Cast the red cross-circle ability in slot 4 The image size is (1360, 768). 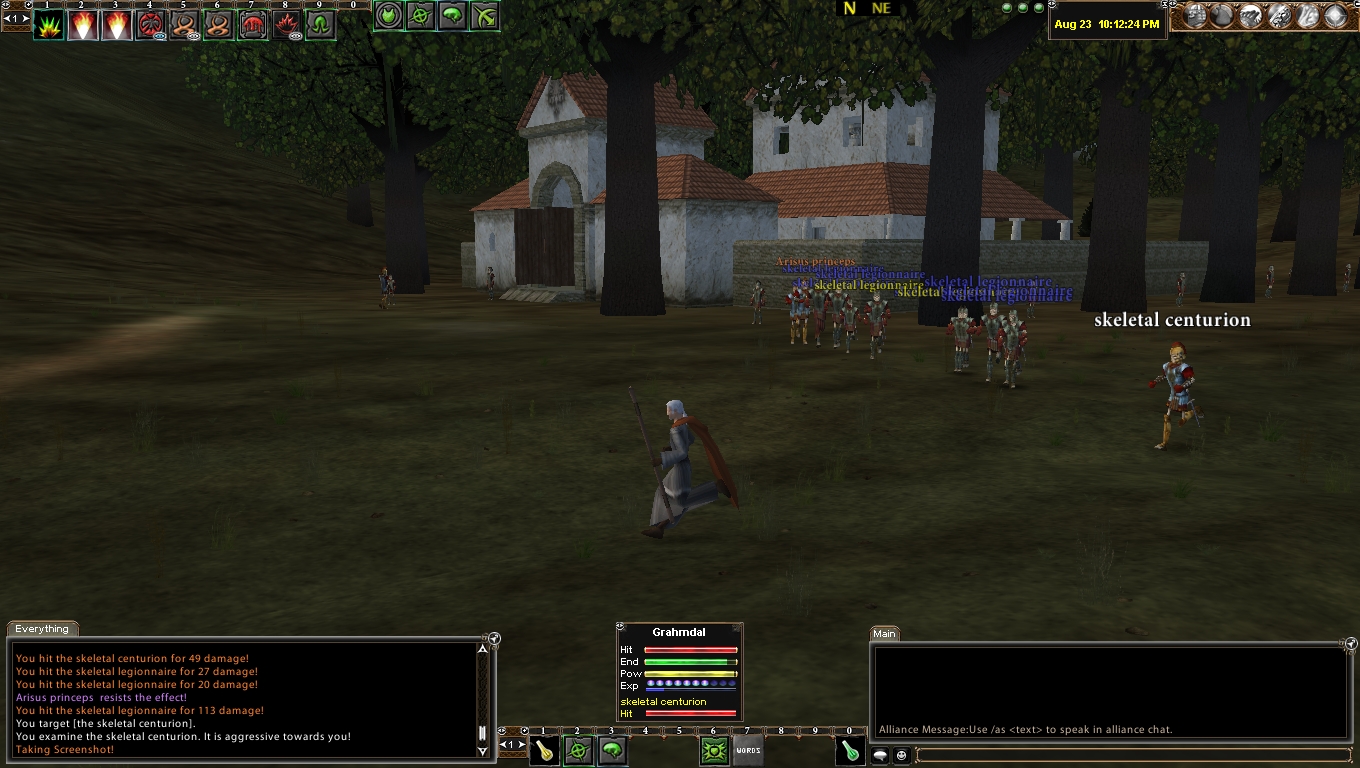click(150, 25)
